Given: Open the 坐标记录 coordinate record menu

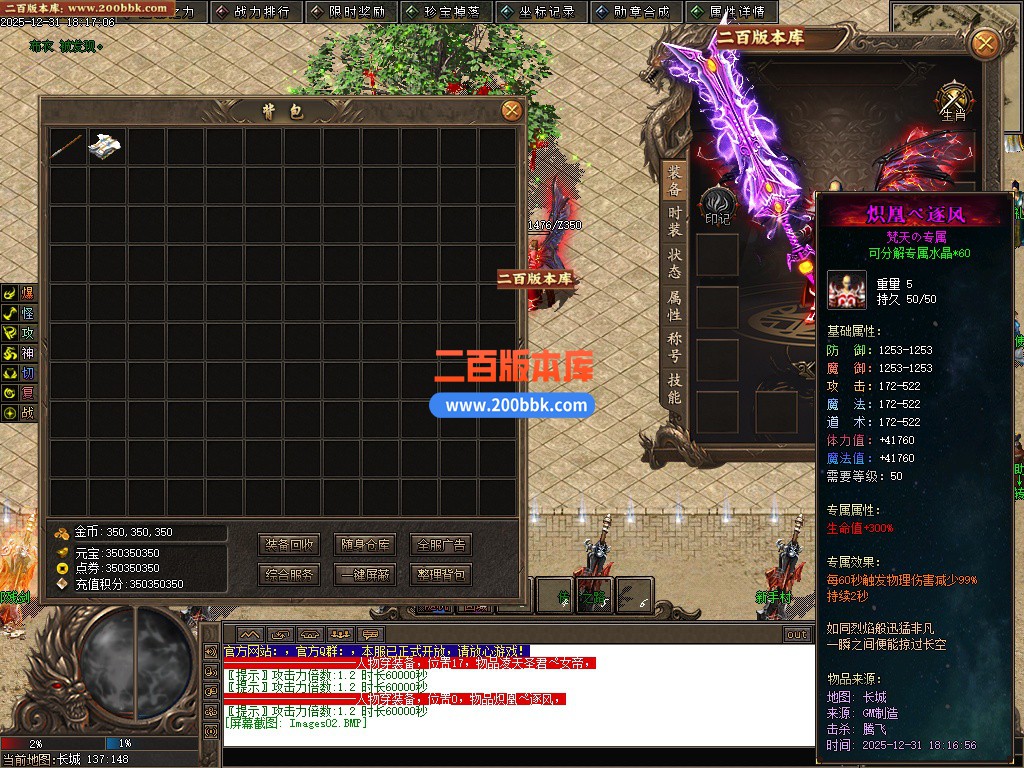Looking at the screenshot, I should [x=538, y=12].
